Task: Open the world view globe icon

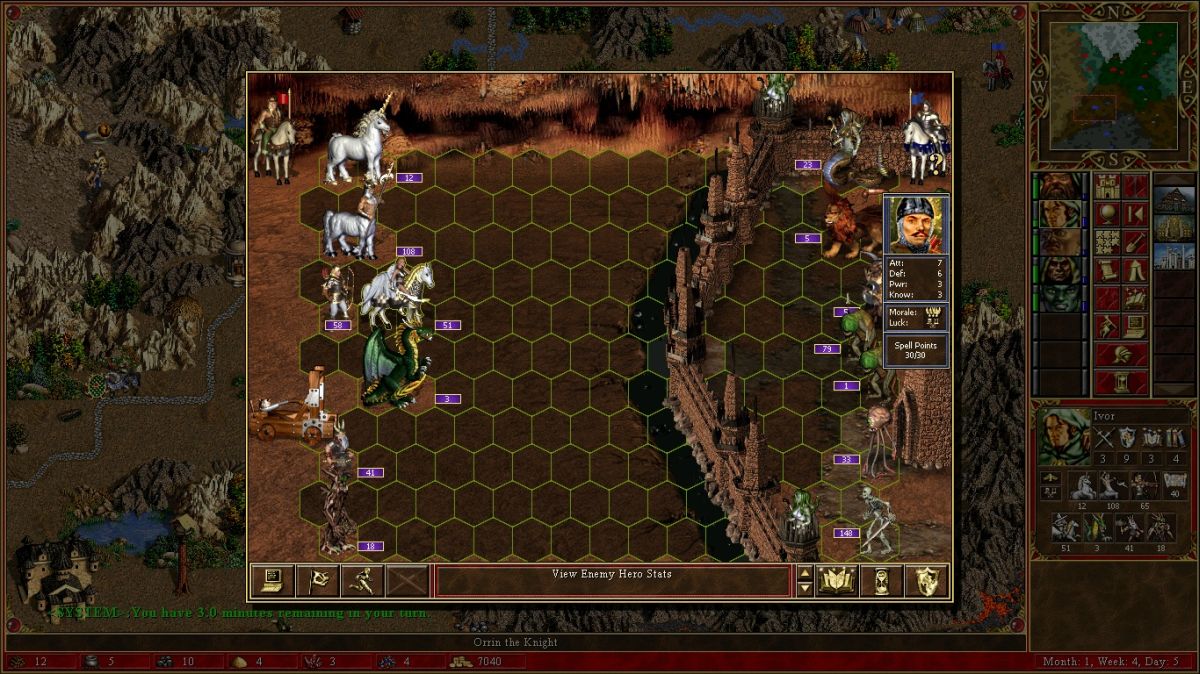Action: [x=1107, y=214]
